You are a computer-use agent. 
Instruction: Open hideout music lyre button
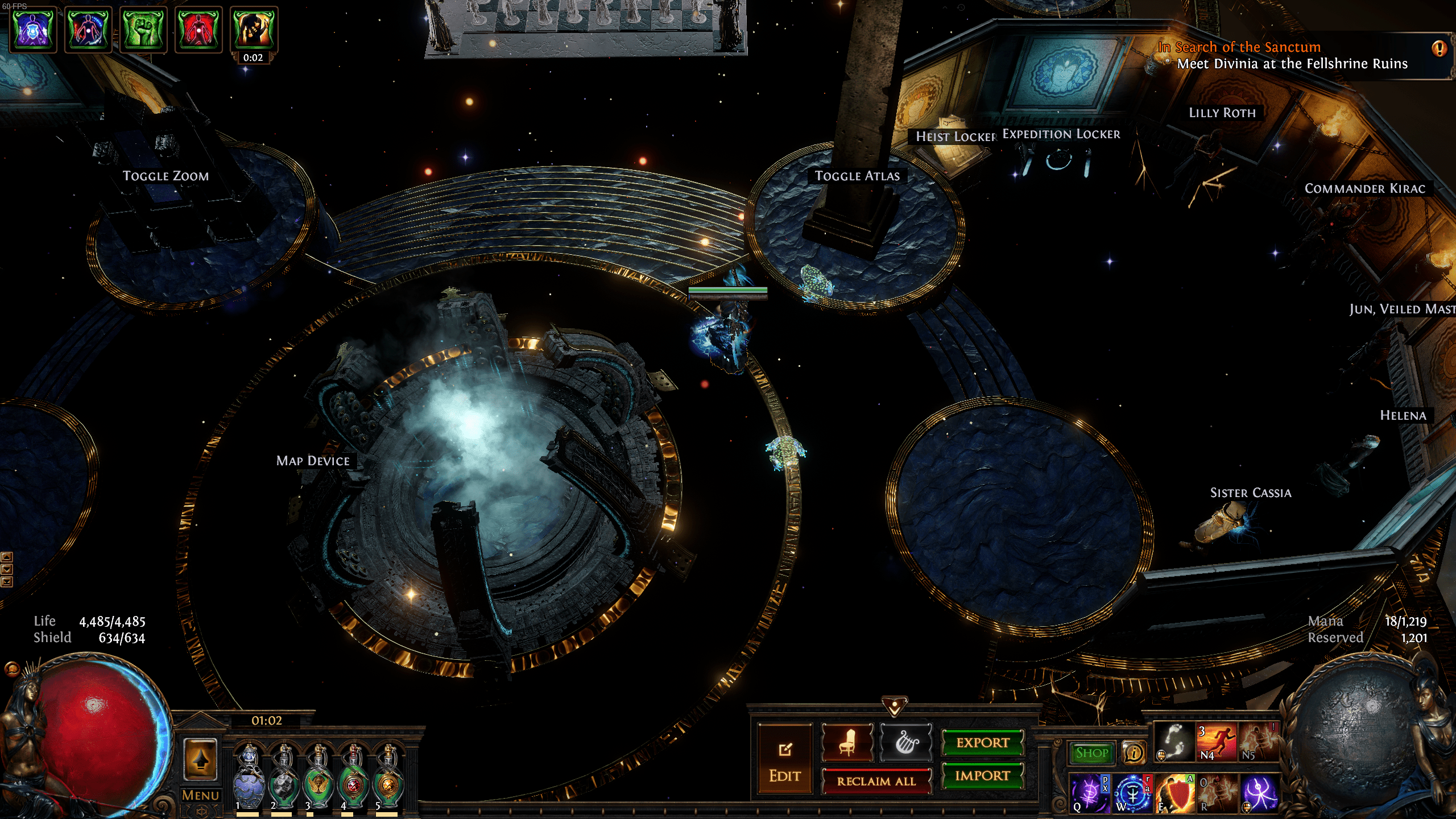(x=906, y=743)
